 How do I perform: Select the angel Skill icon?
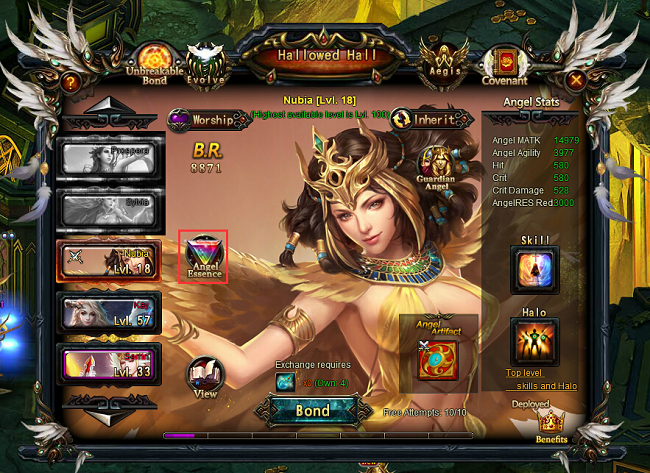(534, 269)
